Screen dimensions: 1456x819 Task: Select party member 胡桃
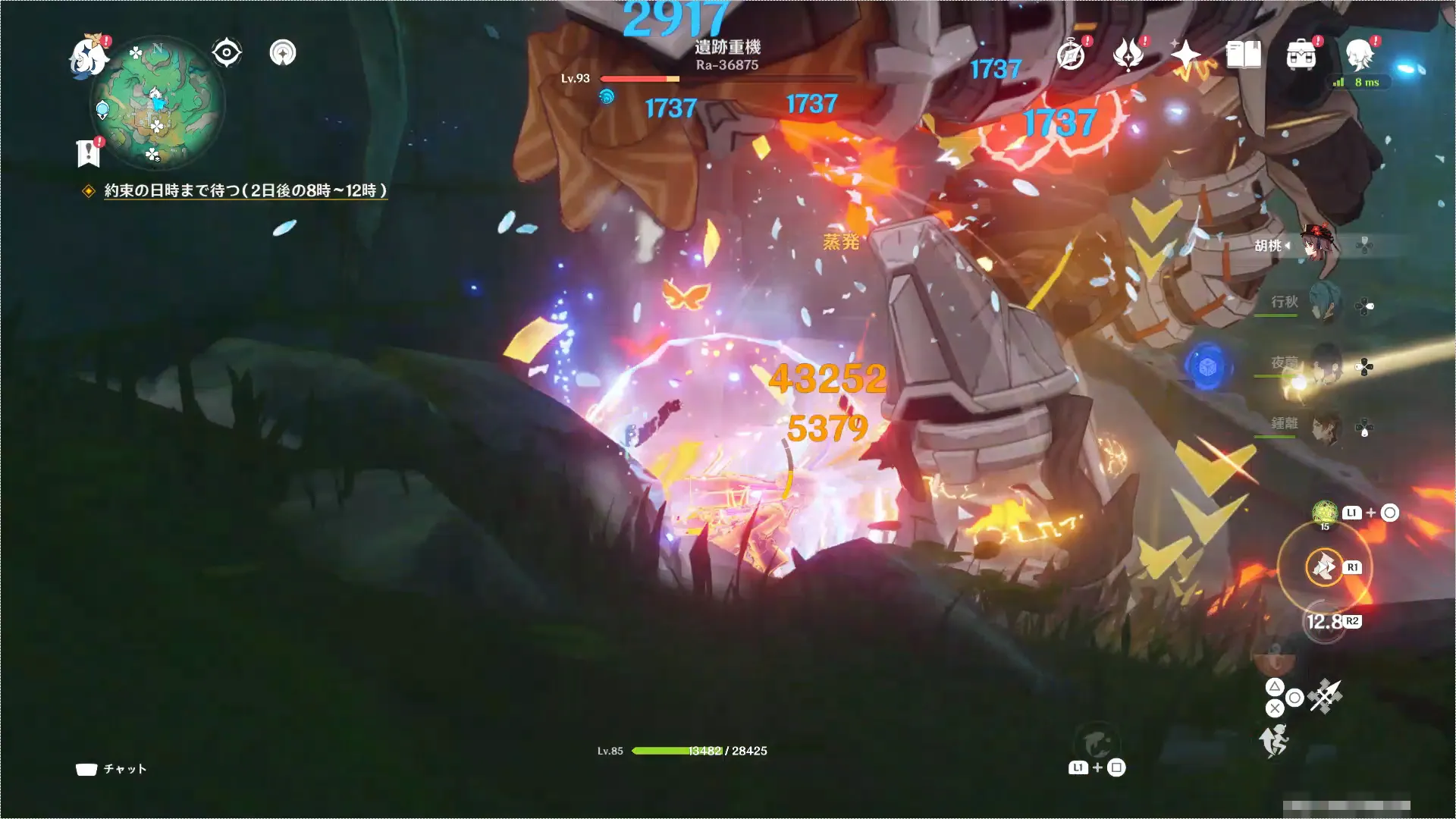(1318, 245)
